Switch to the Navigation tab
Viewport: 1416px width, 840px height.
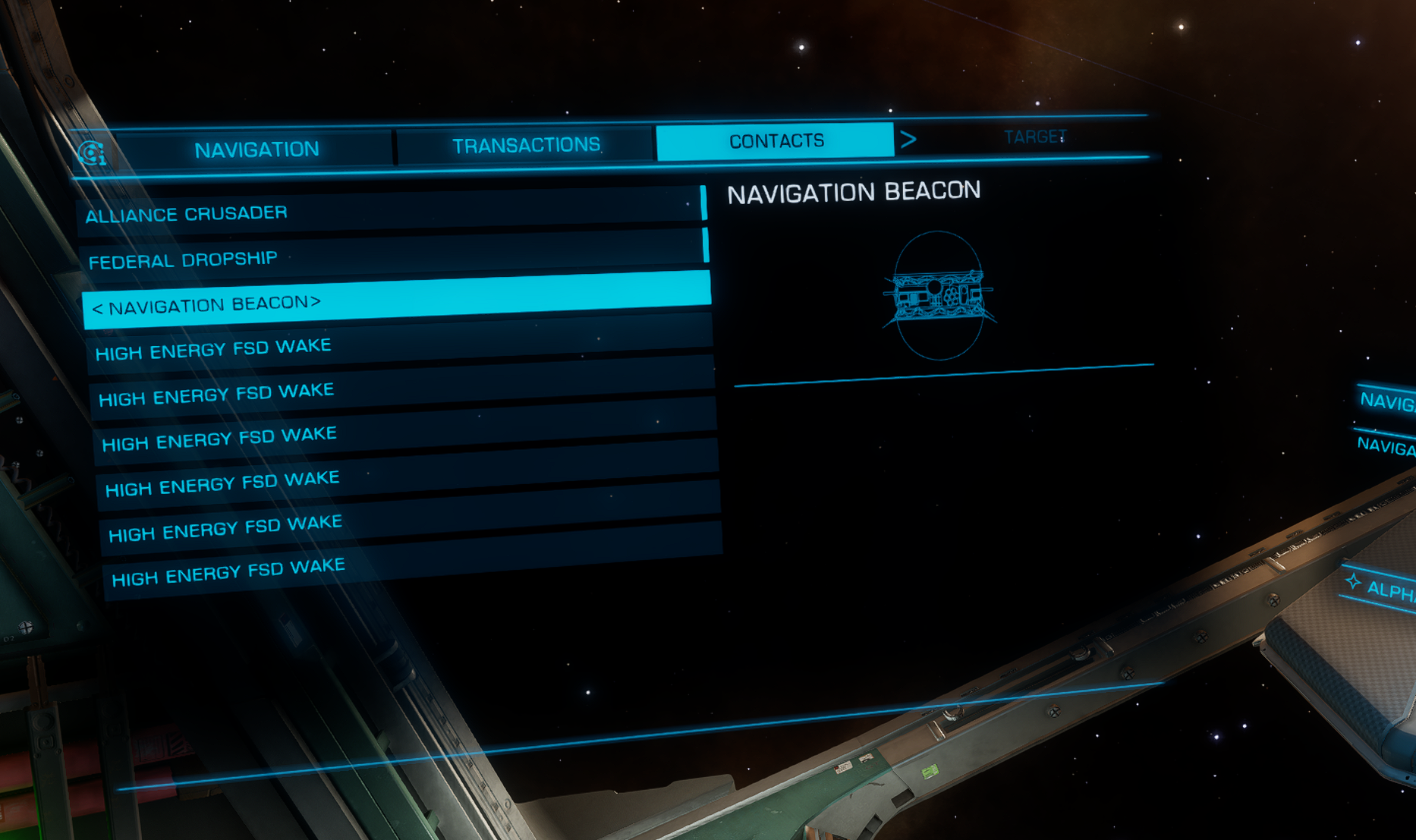pyautogui.click(x=256, y=149)
